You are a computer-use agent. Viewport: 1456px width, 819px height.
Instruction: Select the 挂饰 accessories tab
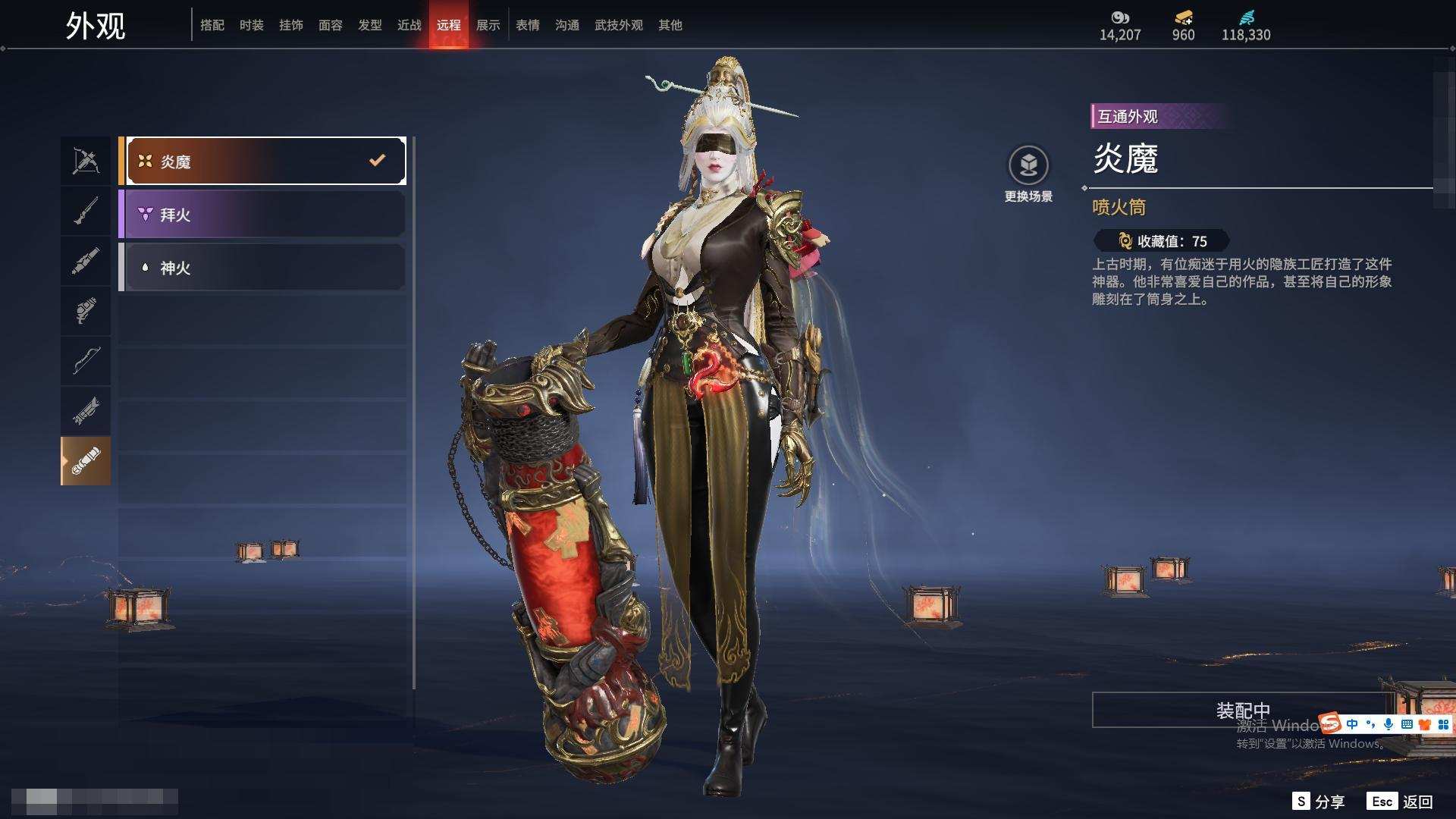coord(291,25)
